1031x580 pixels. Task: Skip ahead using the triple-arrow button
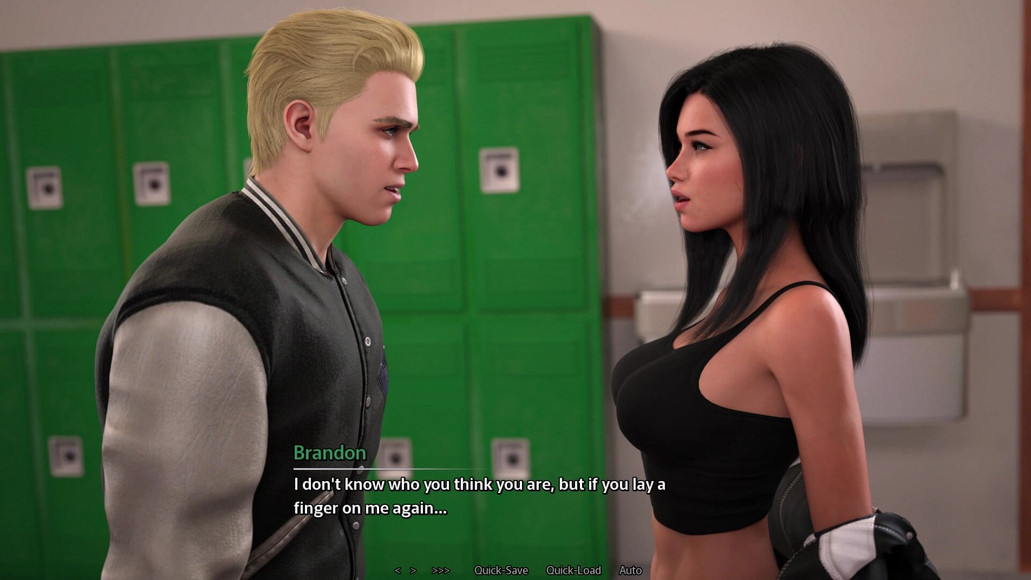(x=441, y=570)
